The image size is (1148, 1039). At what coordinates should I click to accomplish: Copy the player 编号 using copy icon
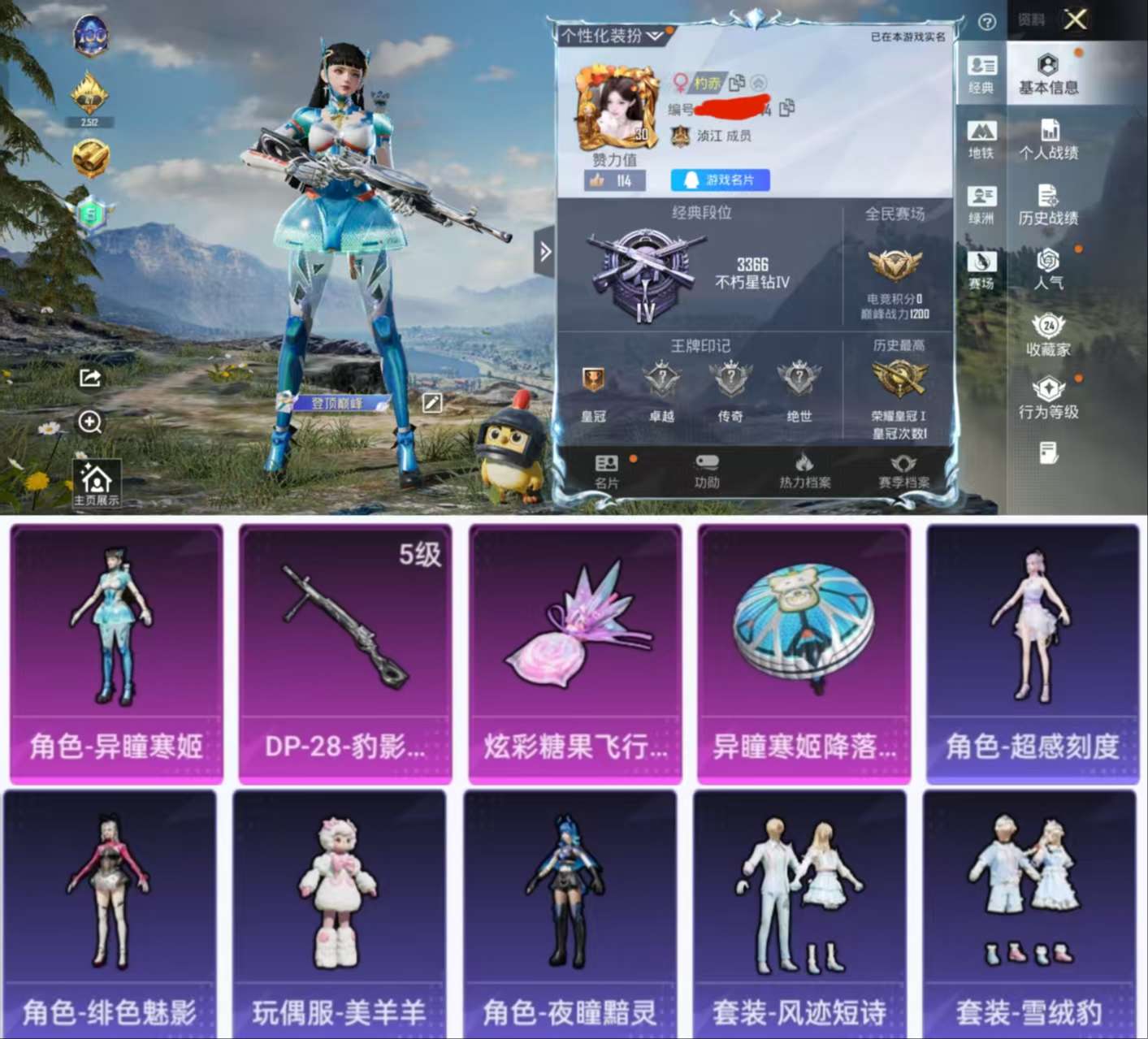(785, 109)
